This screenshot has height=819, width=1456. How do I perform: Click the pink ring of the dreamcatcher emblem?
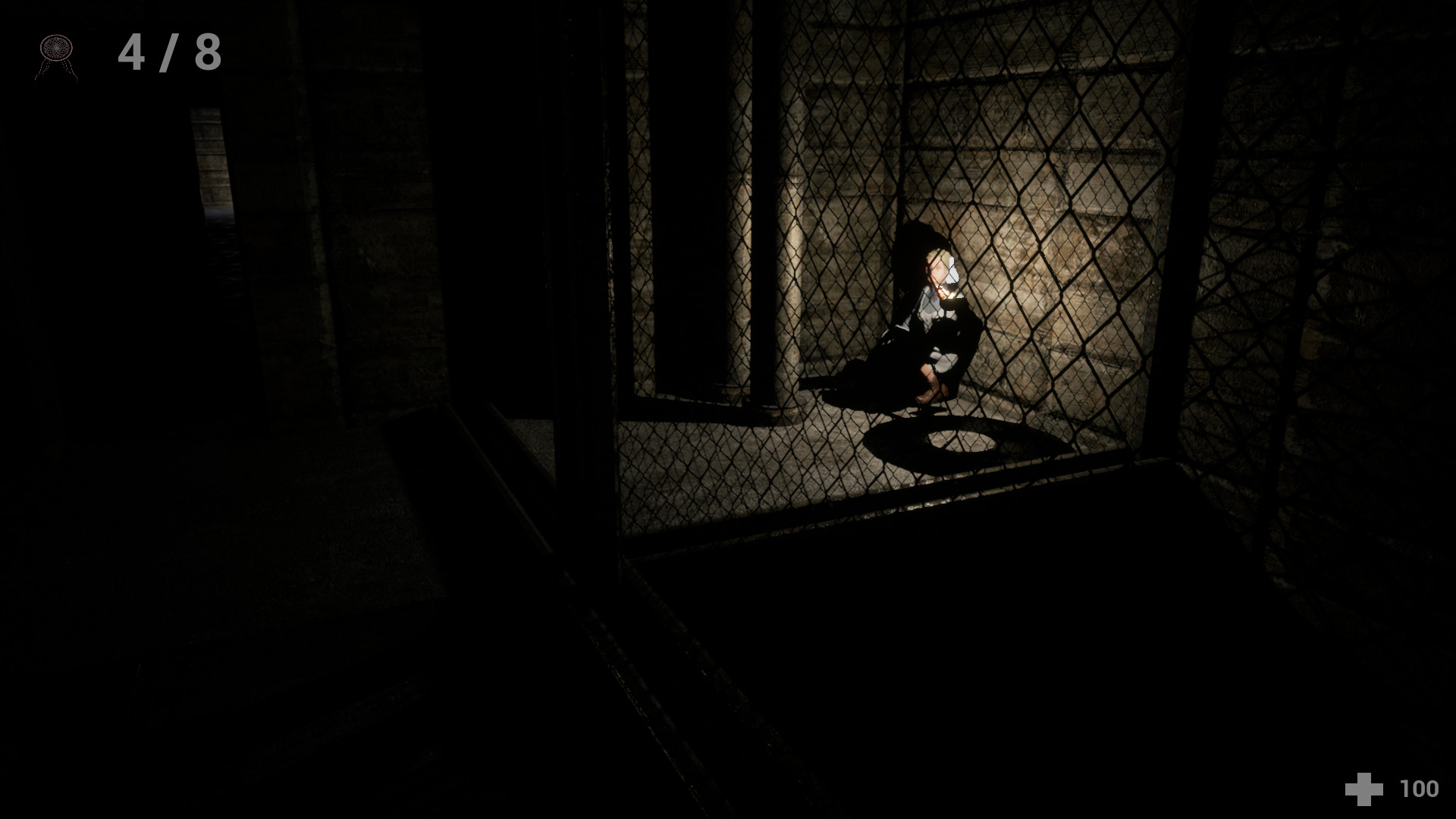(x=42, y=47)
